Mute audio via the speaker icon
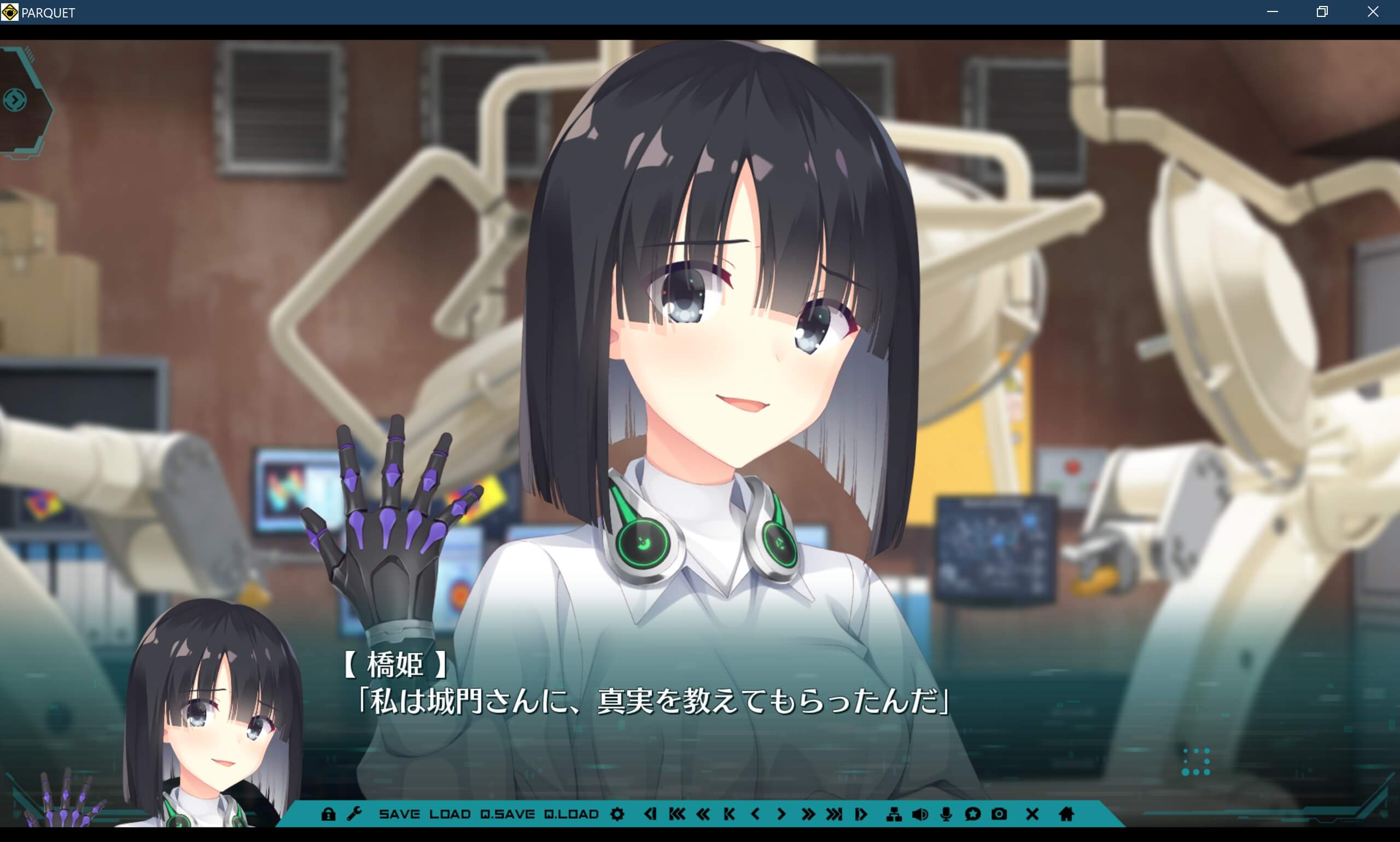Viewport: 1400px width, 842px height. 920,815
